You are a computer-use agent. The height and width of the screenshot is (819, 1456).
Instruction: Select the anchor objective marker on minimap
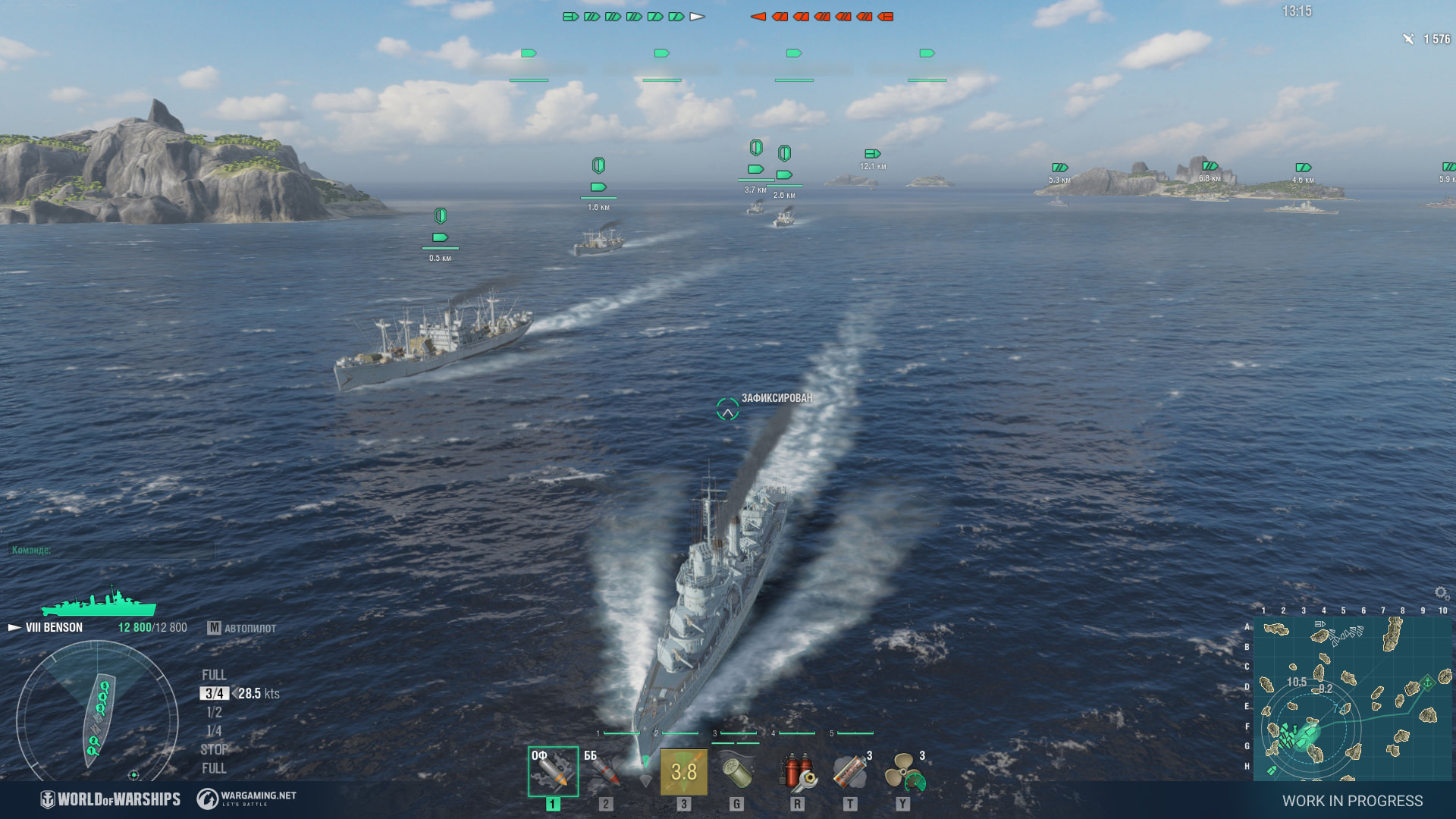[1426, 681]
